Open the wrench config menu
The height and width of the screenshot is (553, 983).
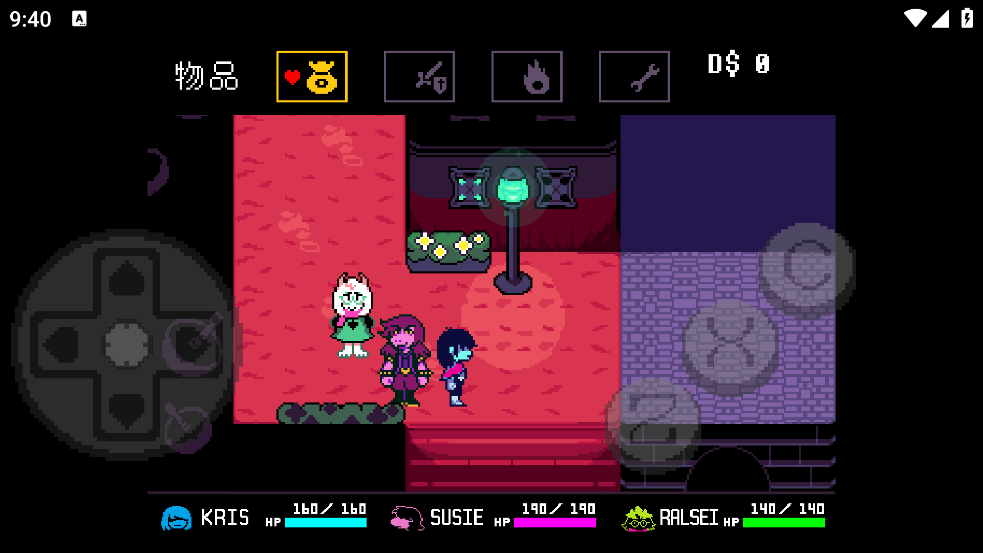(x=634, y=77)
